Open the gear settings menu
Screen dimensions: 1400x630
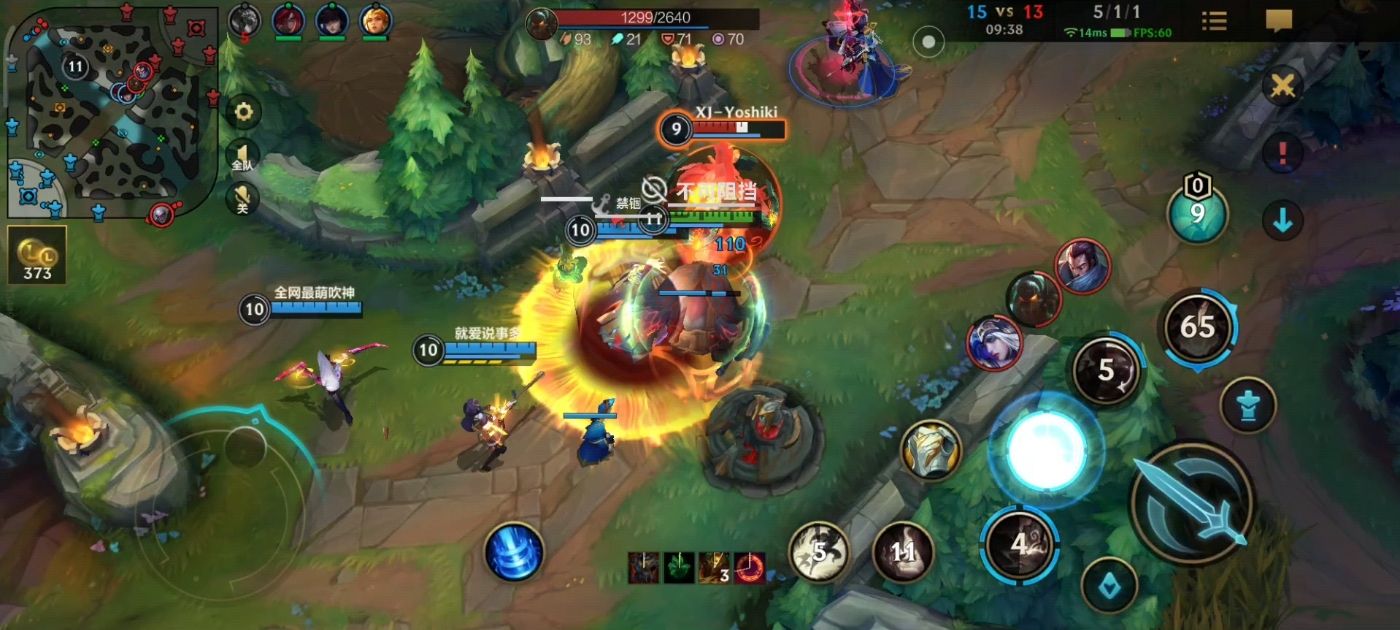coord(242,112)
